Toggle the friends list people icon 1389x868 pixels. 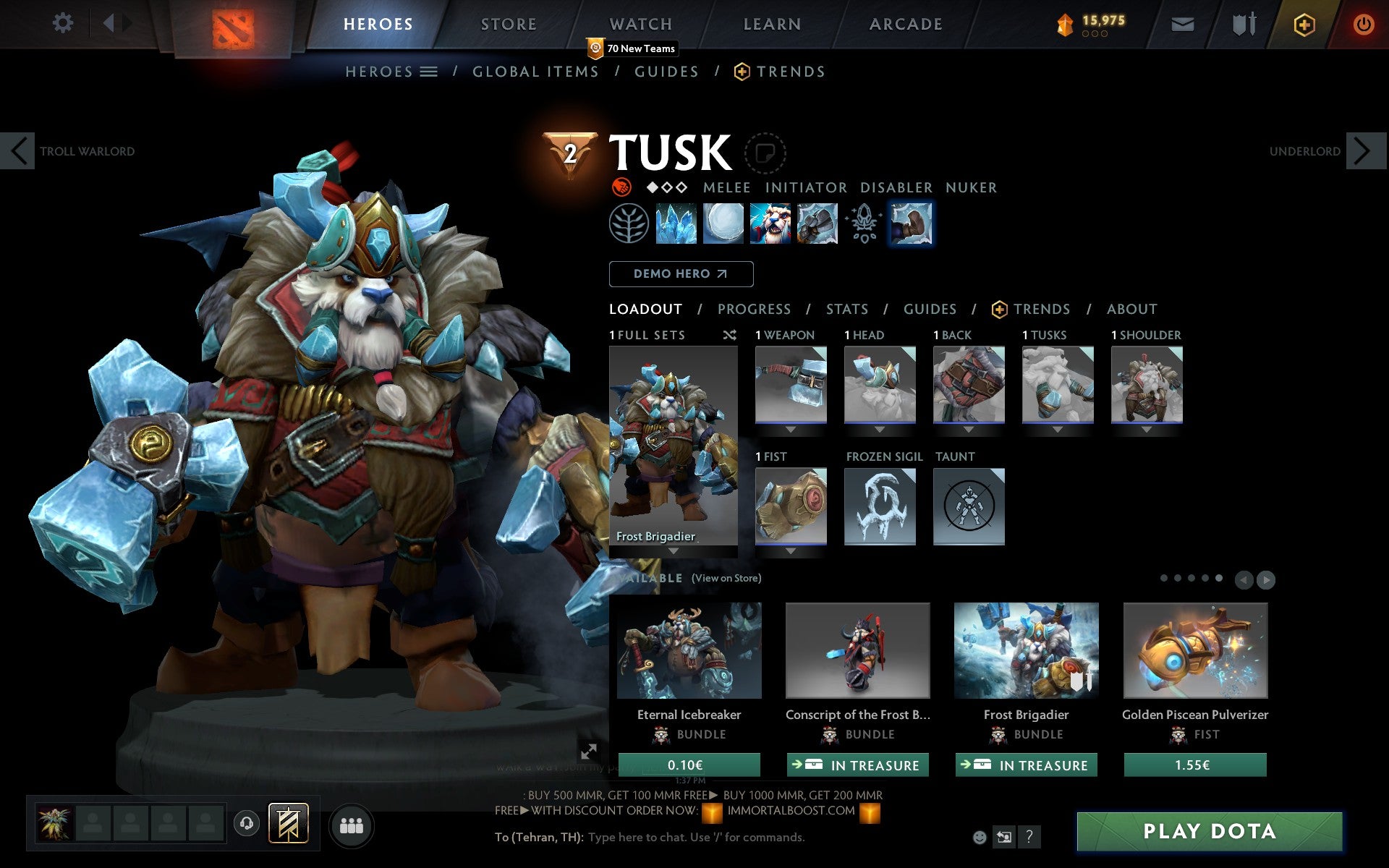(352, 825)
